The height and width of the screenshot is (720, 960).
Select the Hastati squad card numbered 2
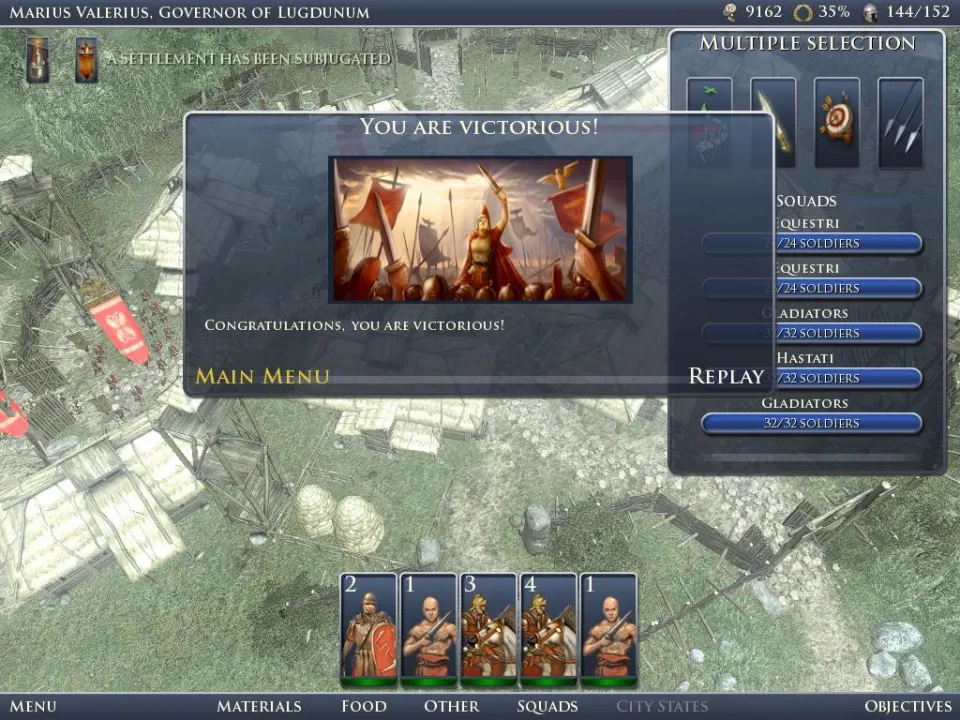click(369, 628)
